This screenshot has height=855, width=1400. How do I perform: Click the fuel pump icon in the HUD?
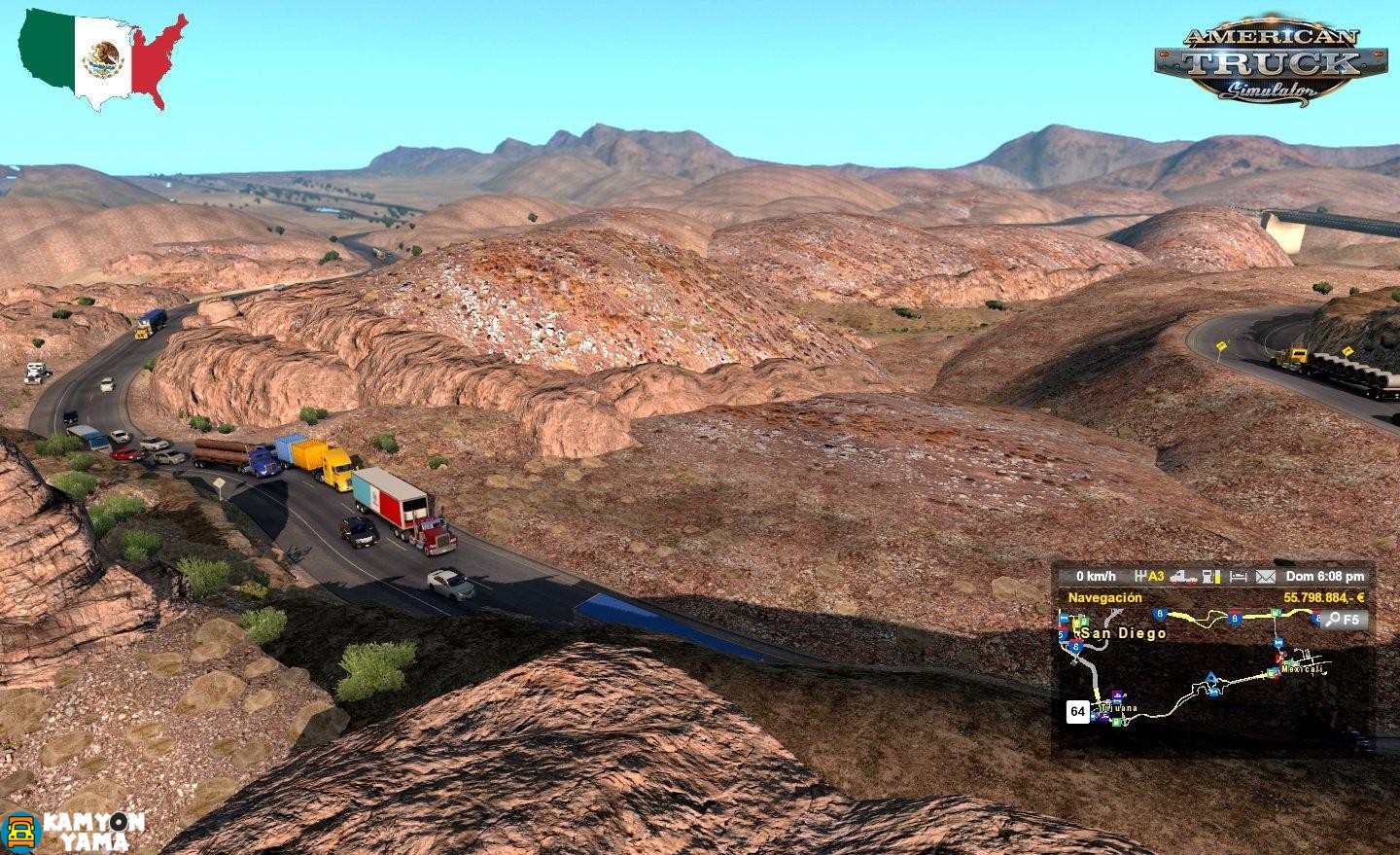pyautogui.click(x=1207, y=577)
